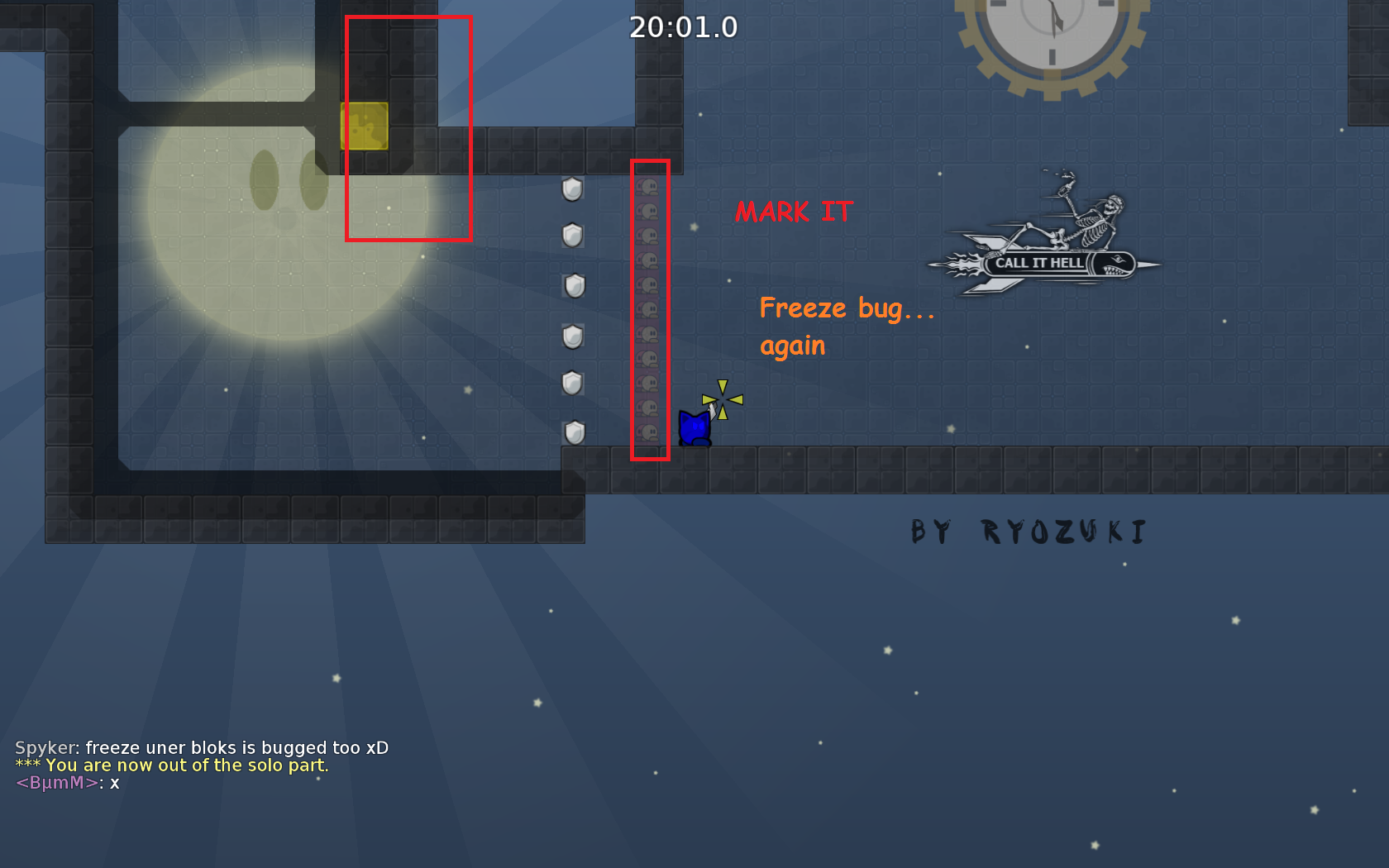Image resolution: width=1389 pixels, height=868 pixels.
Task: Open the red rectangle near the yellow block
Action: [408, 128]
